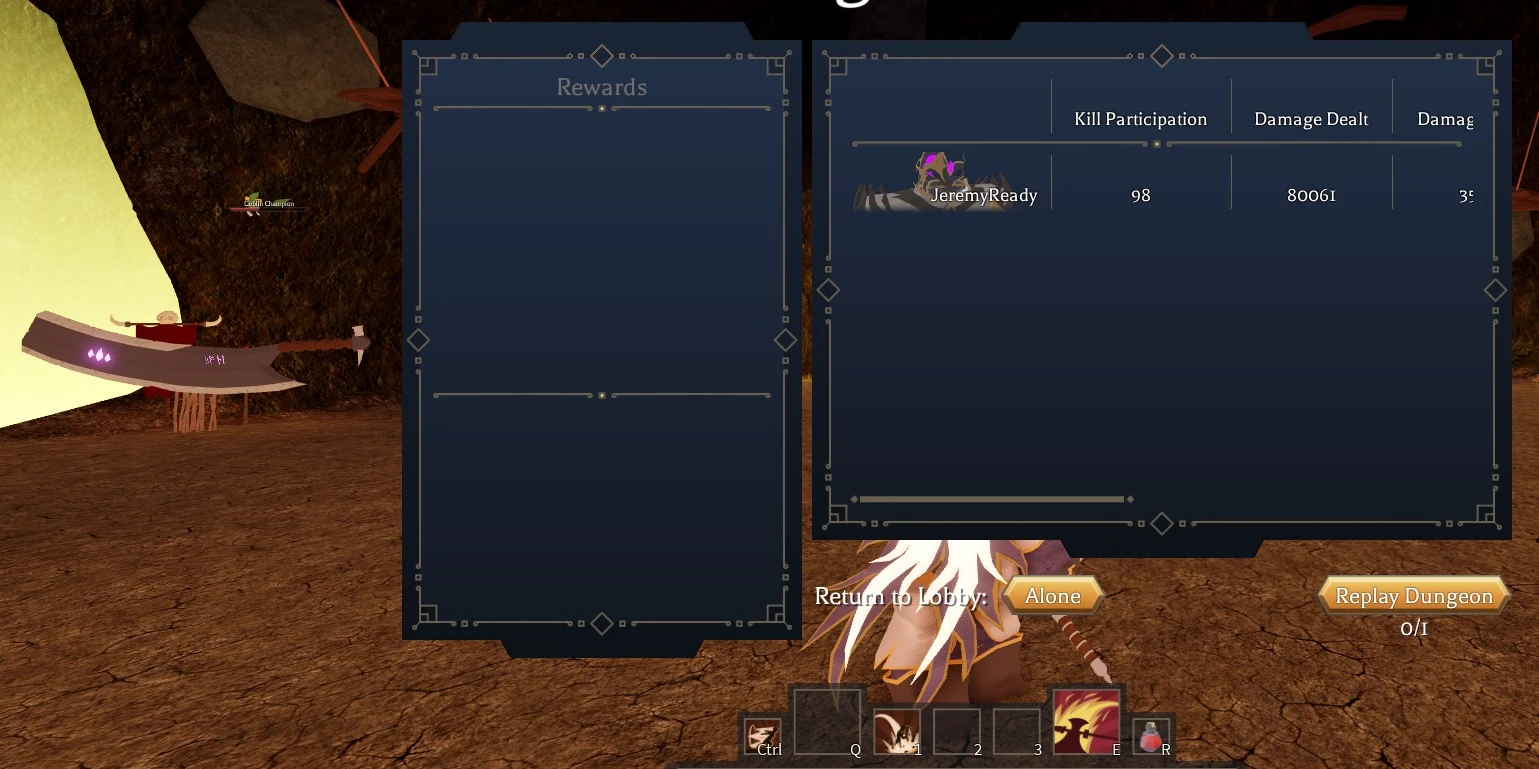Click hotbar slot 2
This screenshot has height=769, width=1539.
(956, 731)
